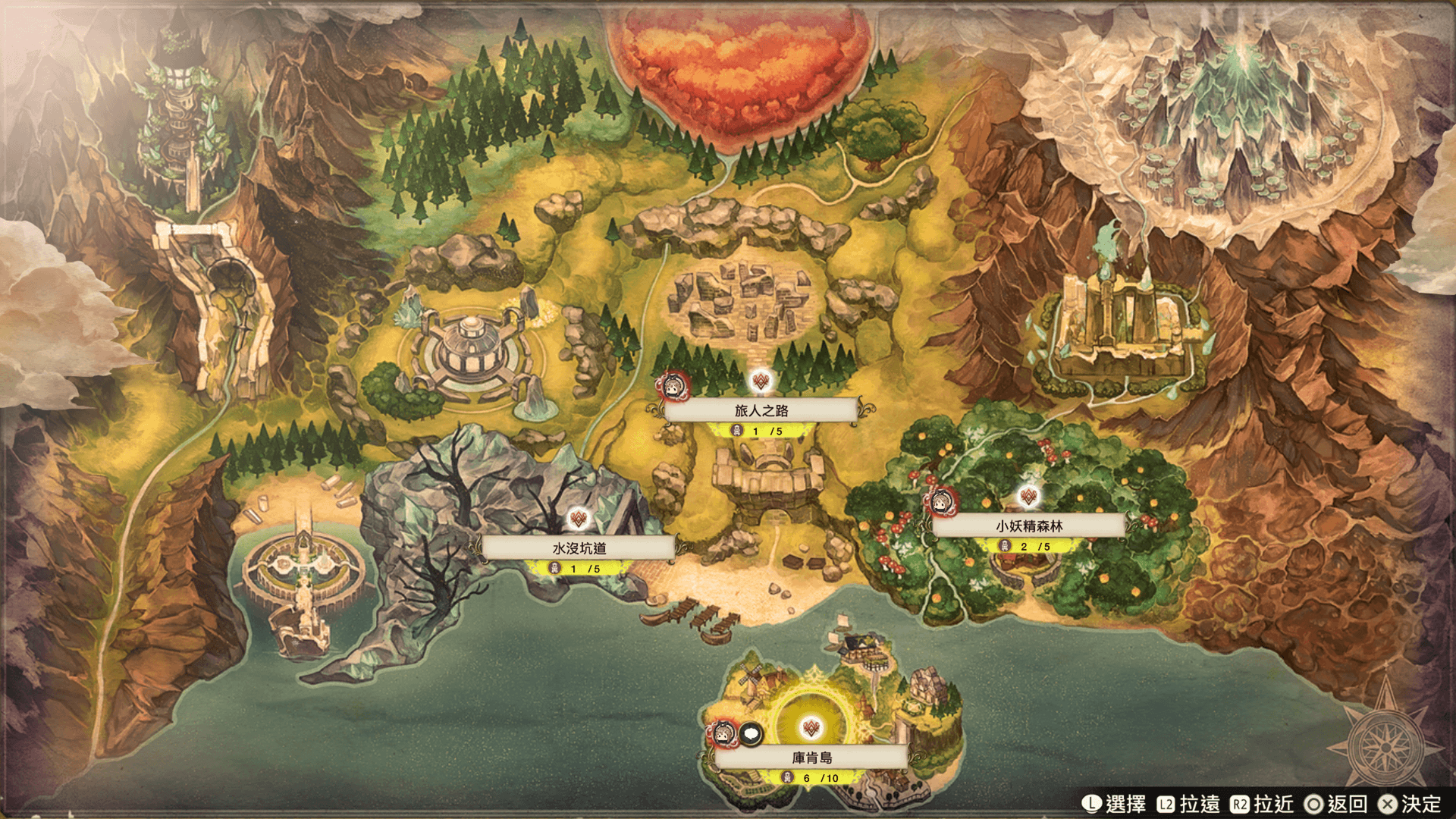Click the character portrait beside 小妖精森林
This screenshot has height=819, width=1456.
tap(942, 501)
